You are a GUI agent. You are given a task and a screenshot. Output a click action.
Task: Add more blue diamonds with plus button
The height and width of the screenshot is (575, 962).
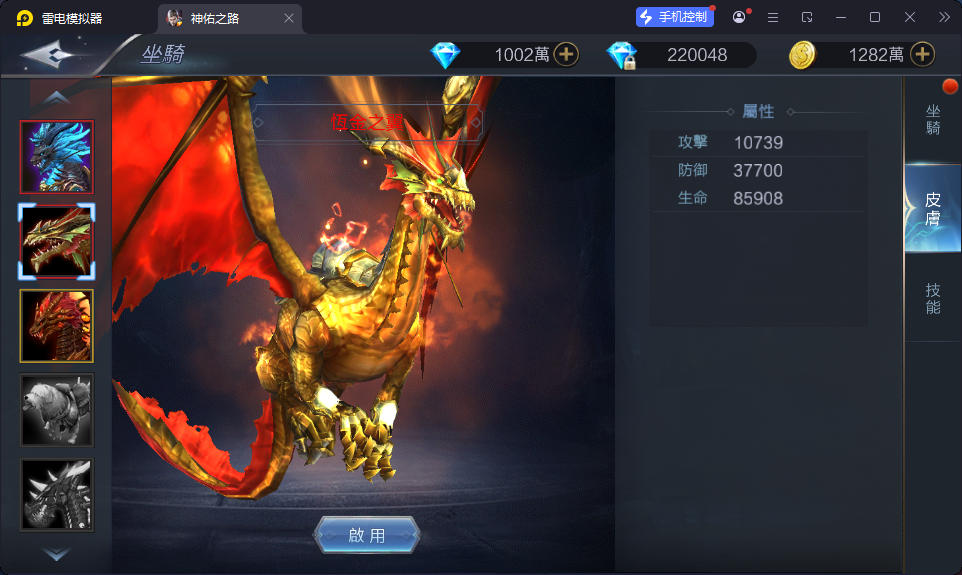pos(566,55)
